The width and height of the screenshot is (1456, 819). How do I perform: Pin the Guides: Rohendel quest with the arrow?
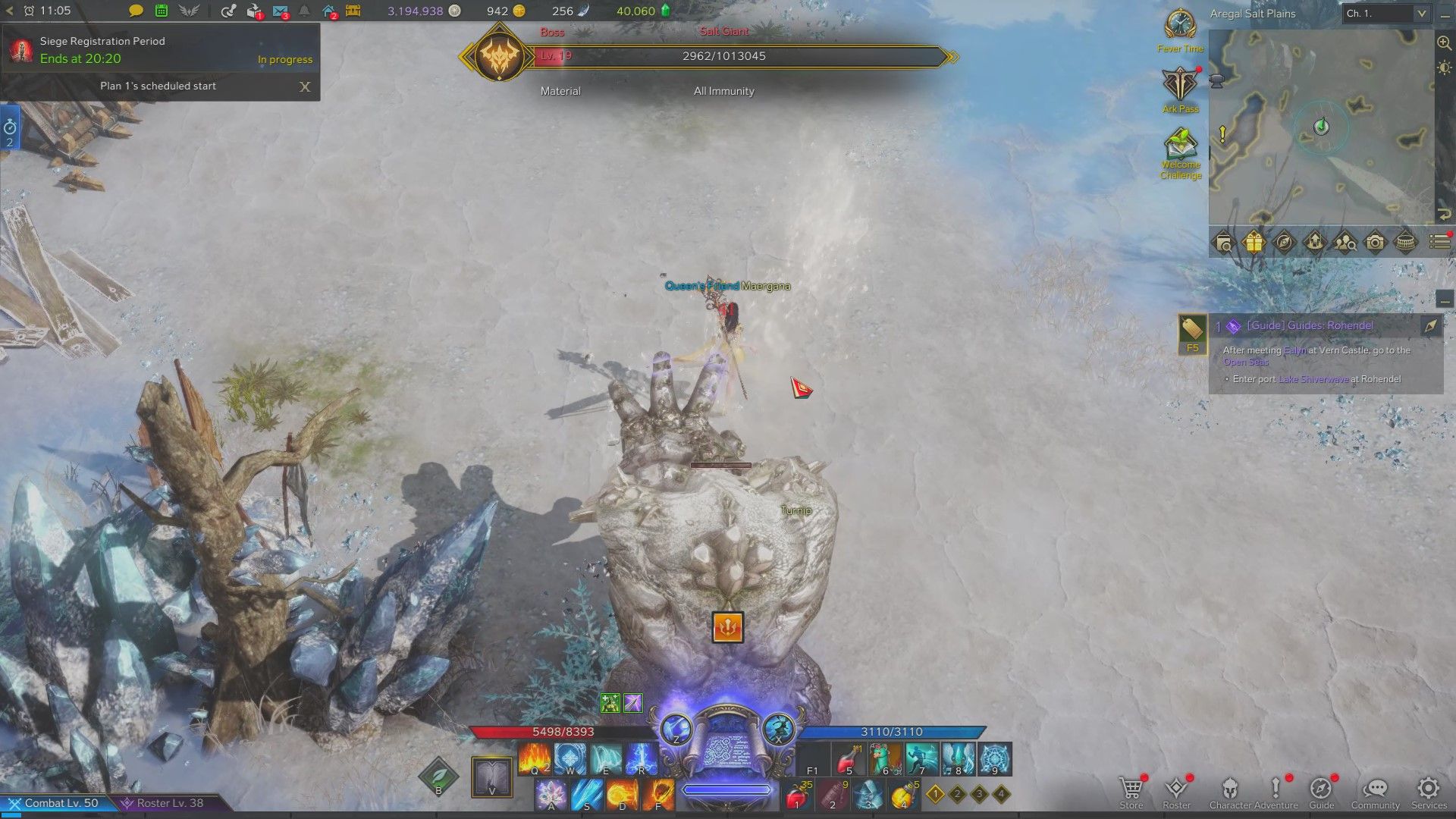[x=1430, y=326]
